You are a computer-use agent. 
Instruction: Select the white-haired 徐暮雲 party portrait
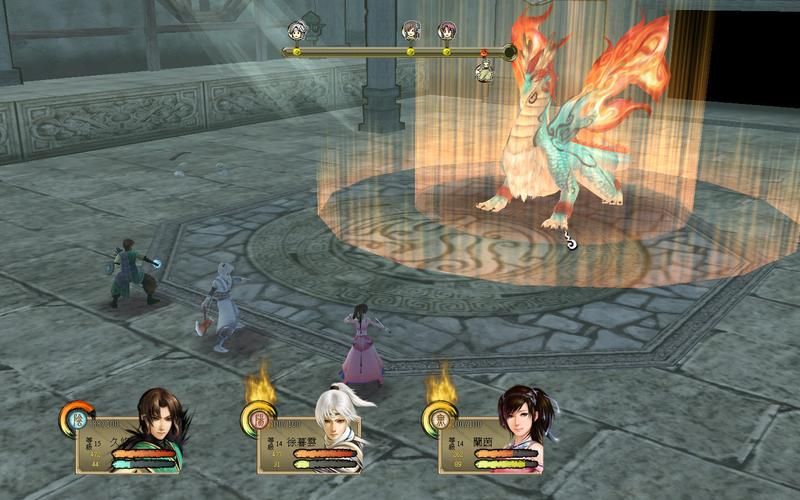click(x=336, y=425)
